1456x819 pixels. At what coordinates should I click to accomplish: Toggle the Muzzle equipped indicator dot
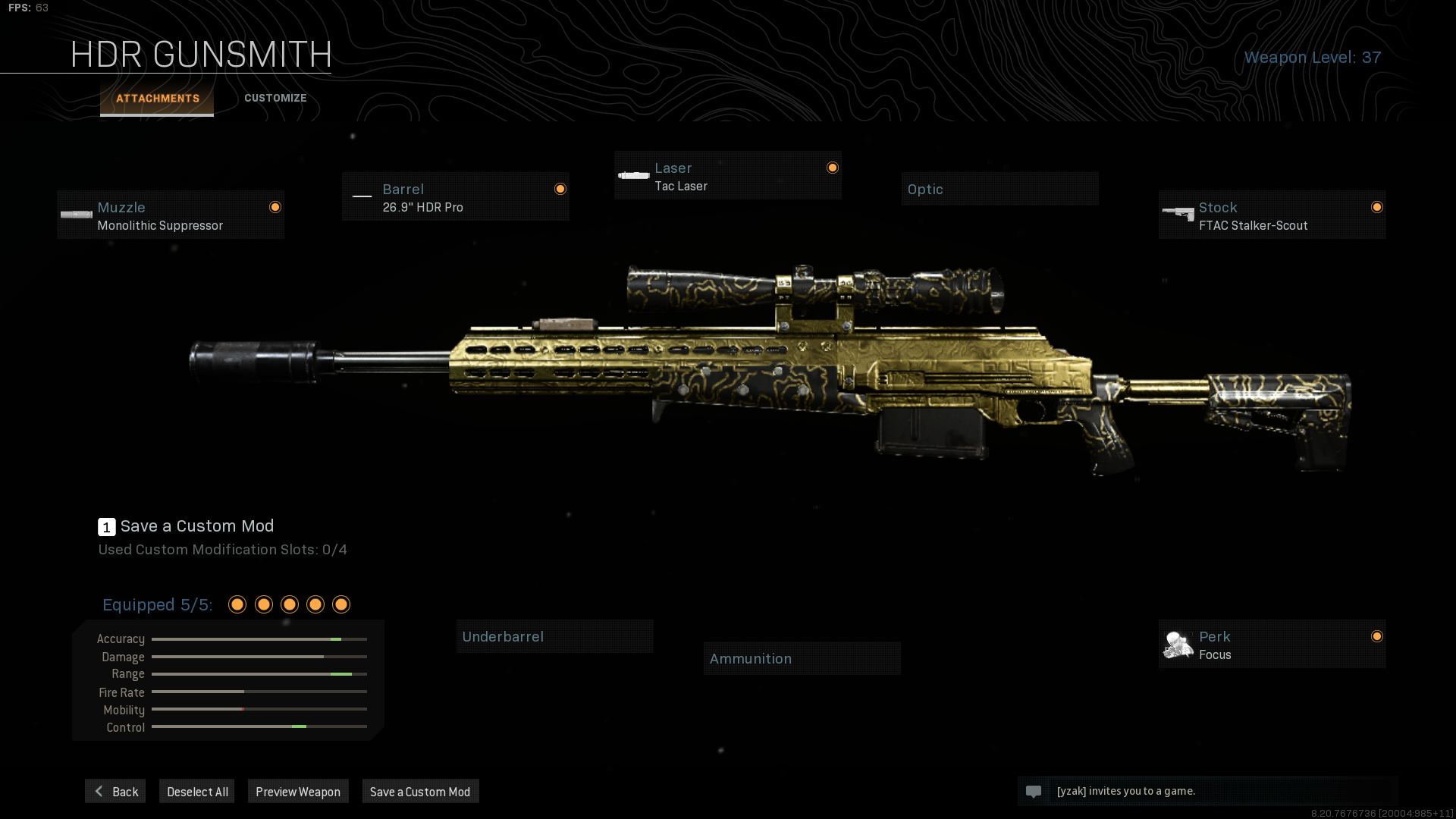[275, 206]
